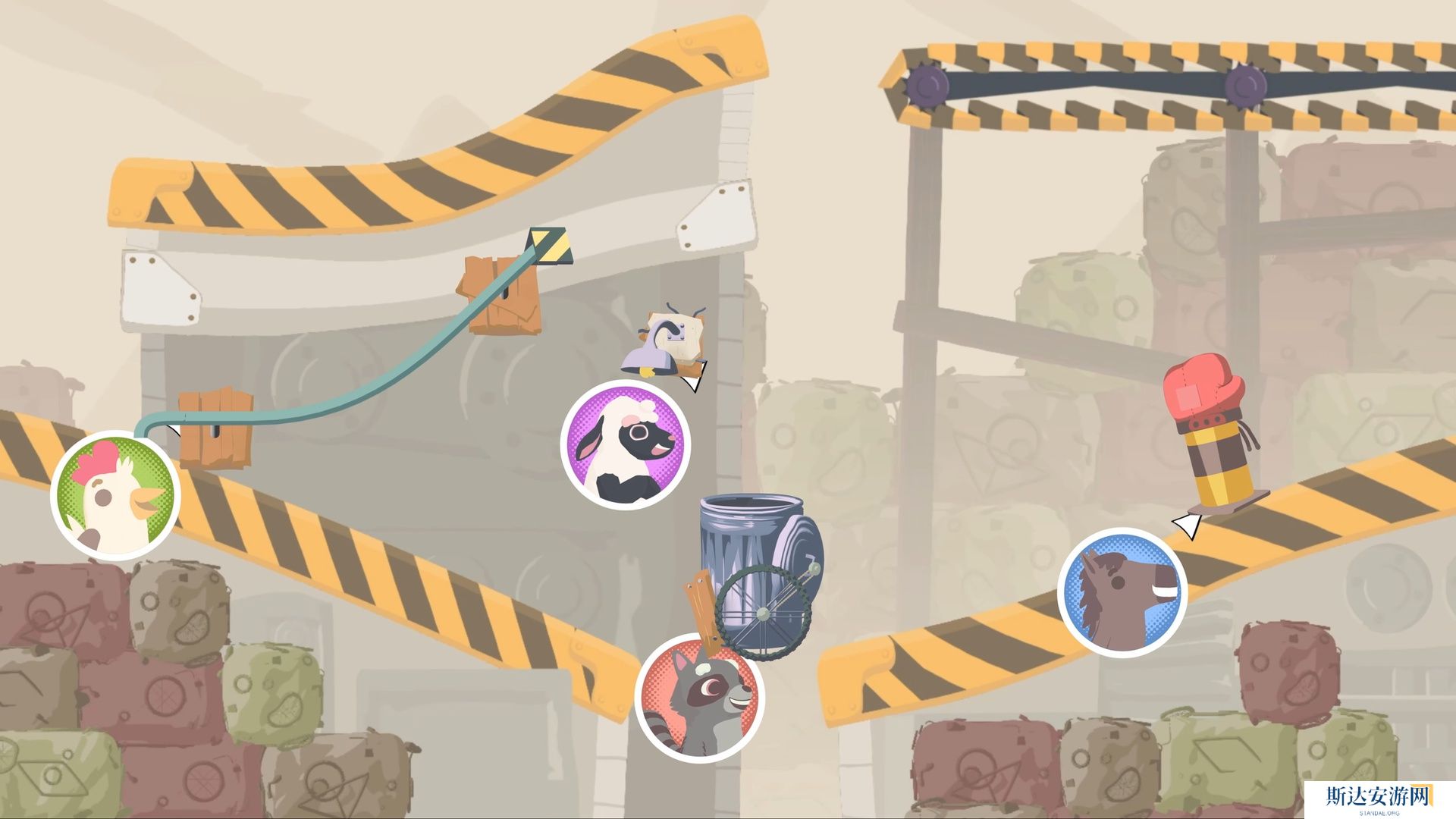Choose the raccoon player cursor badge

pos(699,698)
